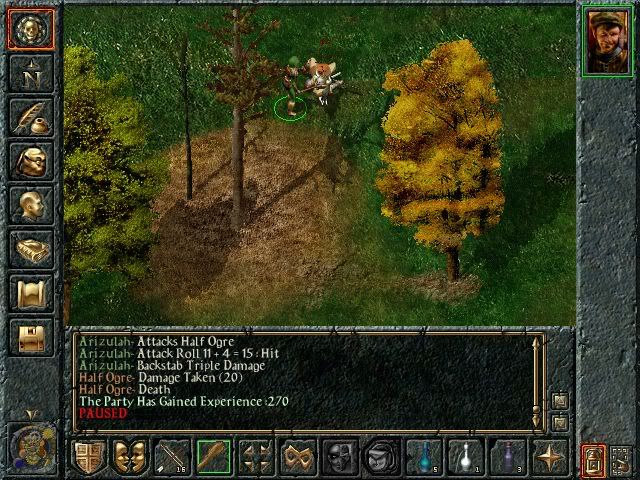
Task: Open the area map with compass button
Action: coord(29,73)
